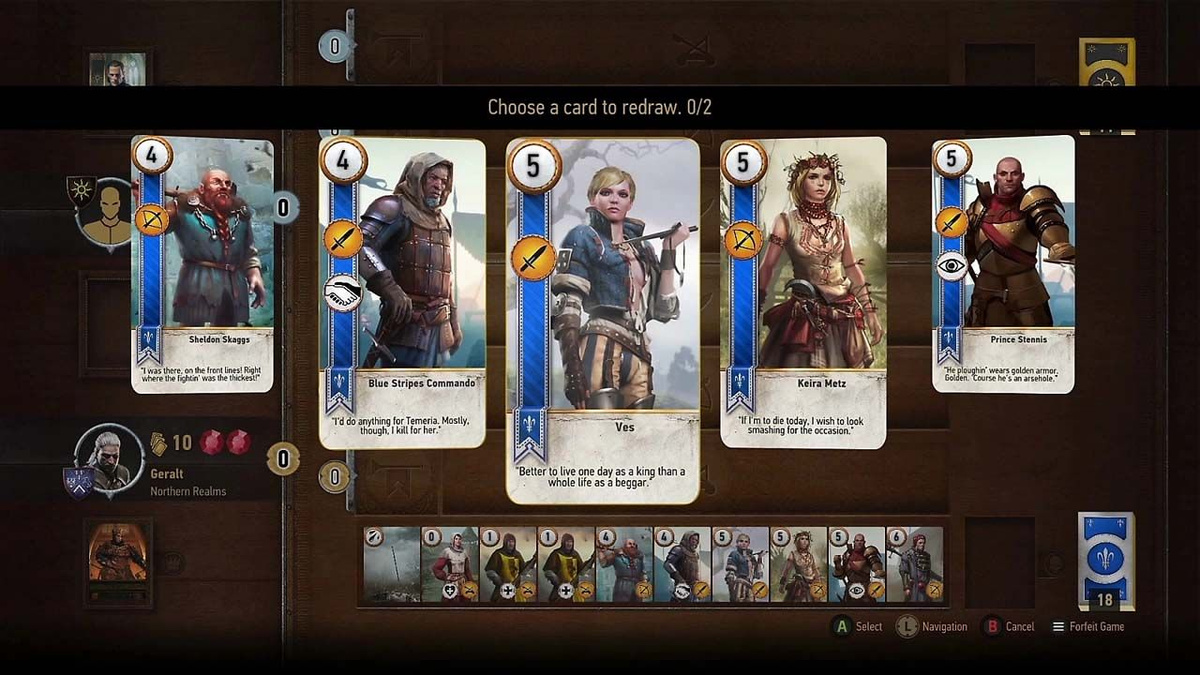
Task: Select the strength 0 card thumbnail in hand
Action: click(450, 564)
